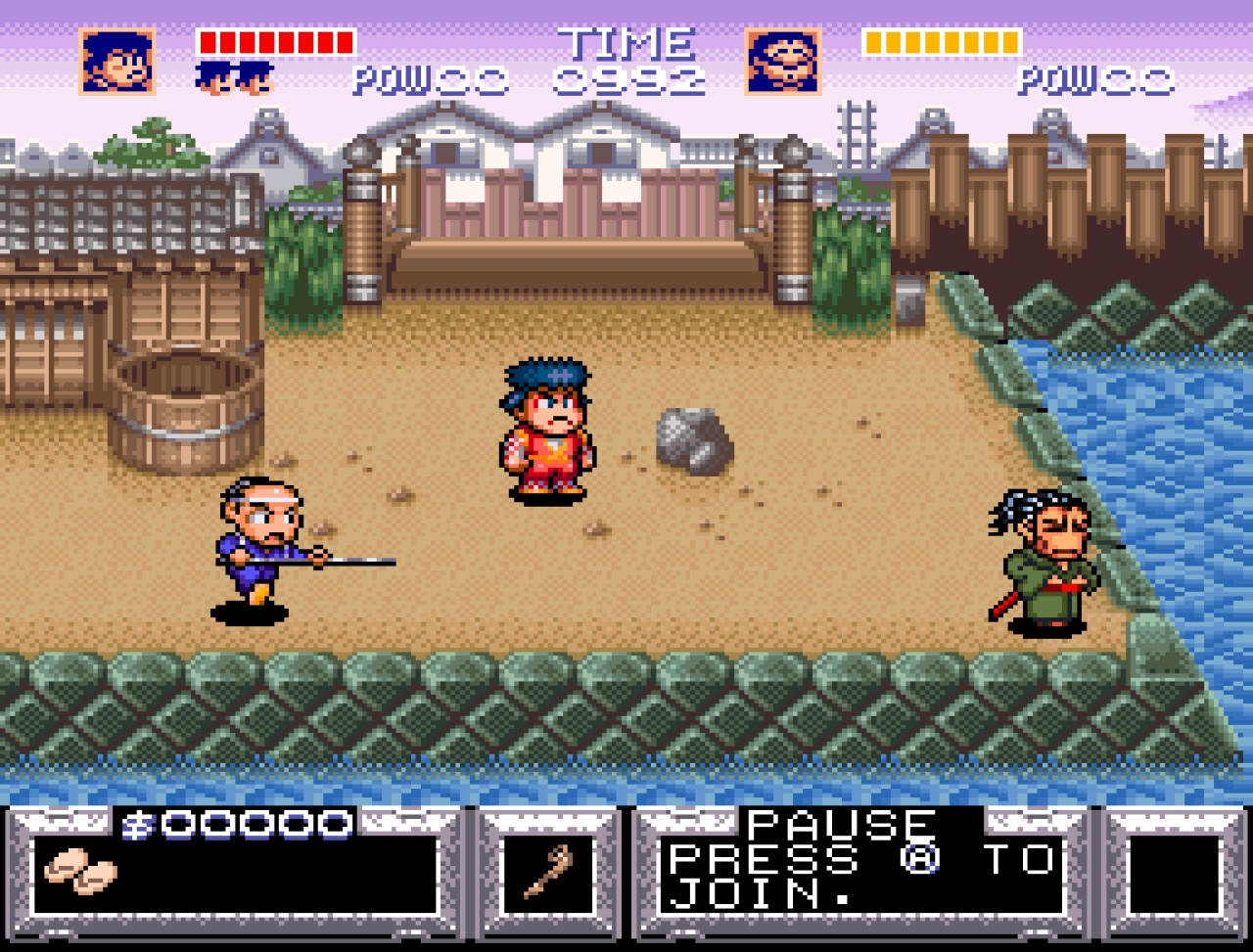
Task: Click player two's empty weapon slot
Action: (x=1173, y=874)
